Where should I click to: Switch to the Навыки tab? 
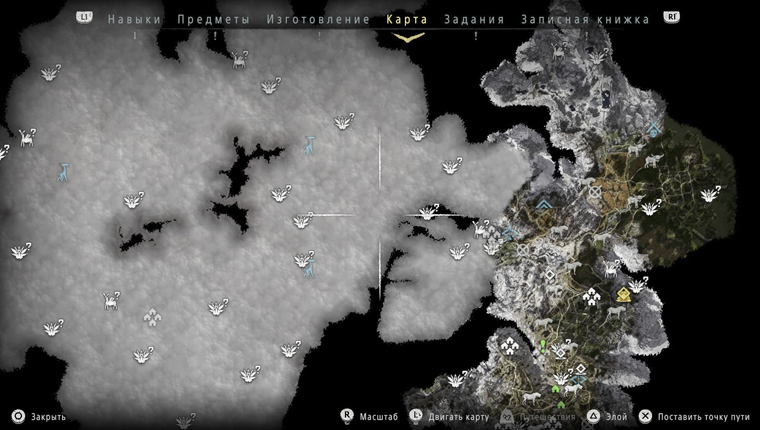point(134,19)
